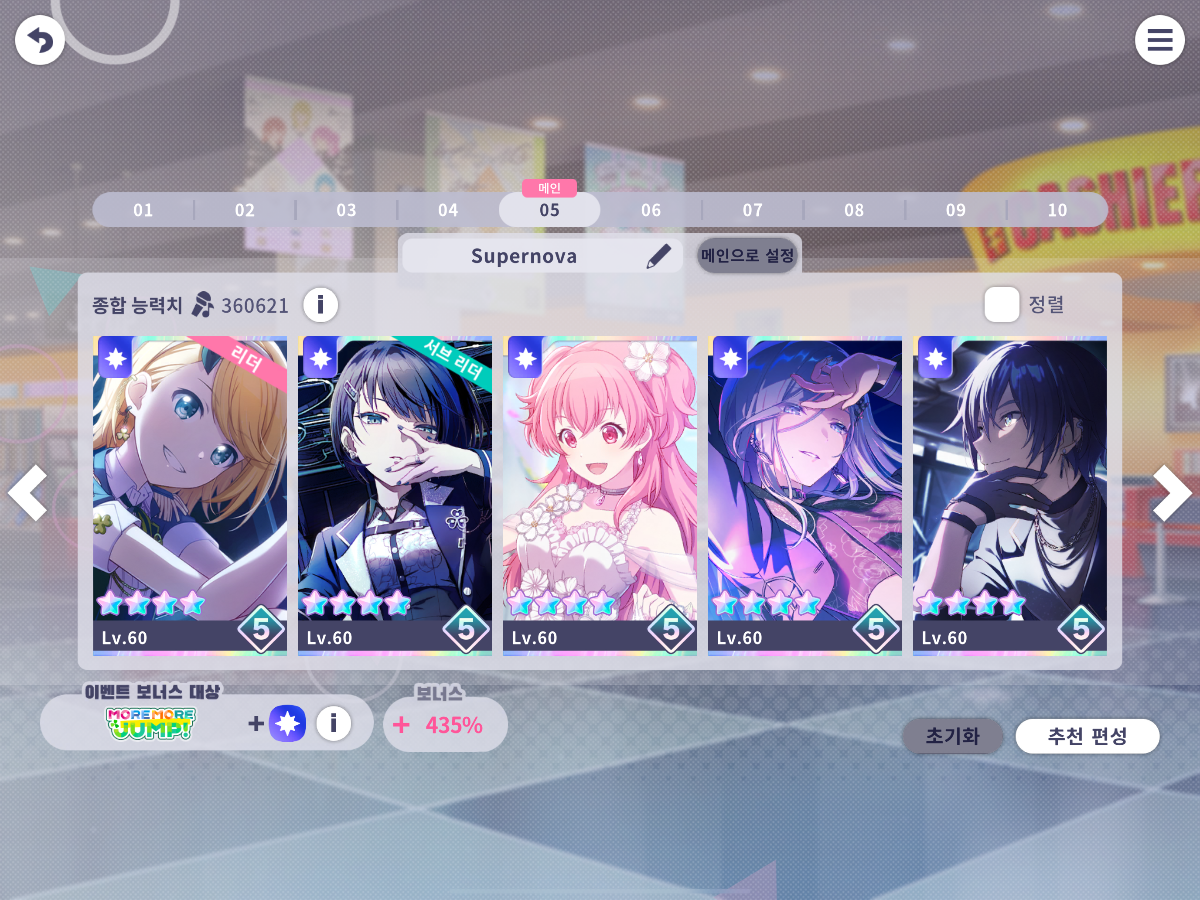Image resolution: width=1200 pixels, height=900 pixels.
Task: Open event bonus info button
Action: [x=334, y=723]
